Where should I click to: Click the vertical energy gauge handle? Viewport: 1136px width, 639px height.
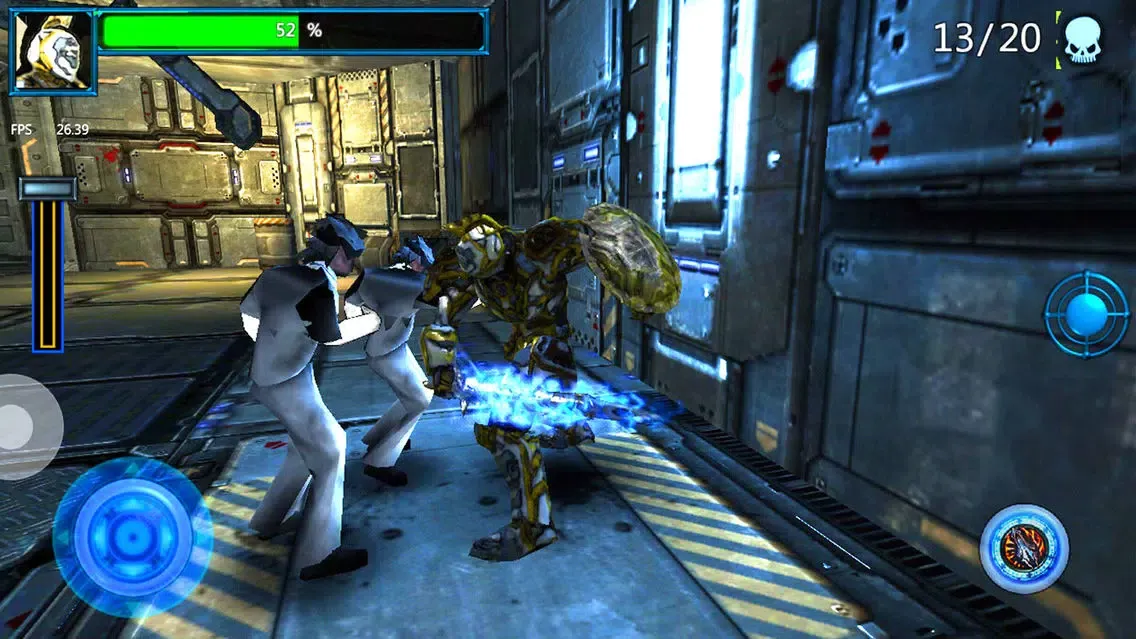tap(47, 189)
